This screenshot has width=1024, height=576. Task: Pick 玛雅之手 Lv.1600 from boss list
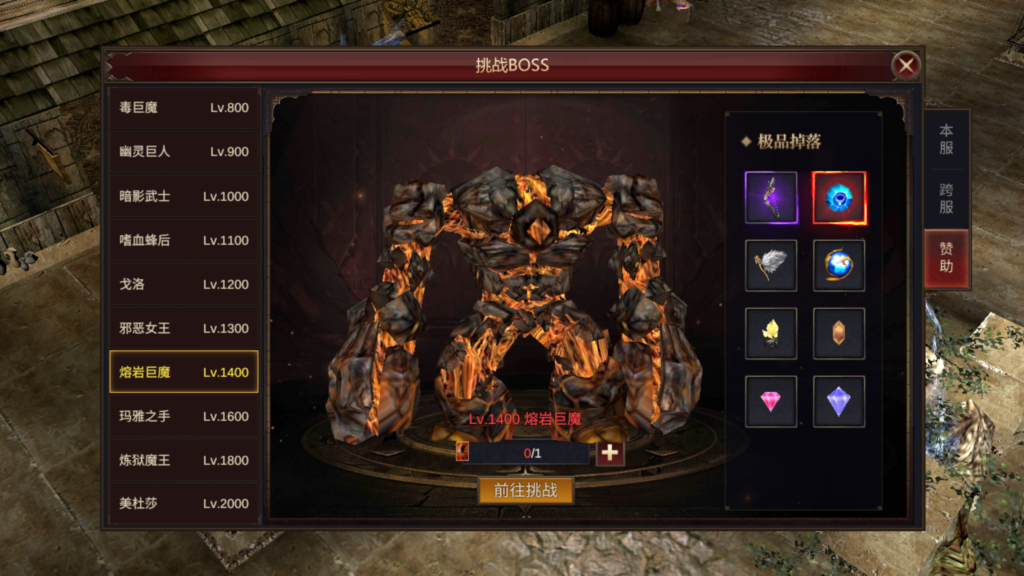tap(183, 416)
